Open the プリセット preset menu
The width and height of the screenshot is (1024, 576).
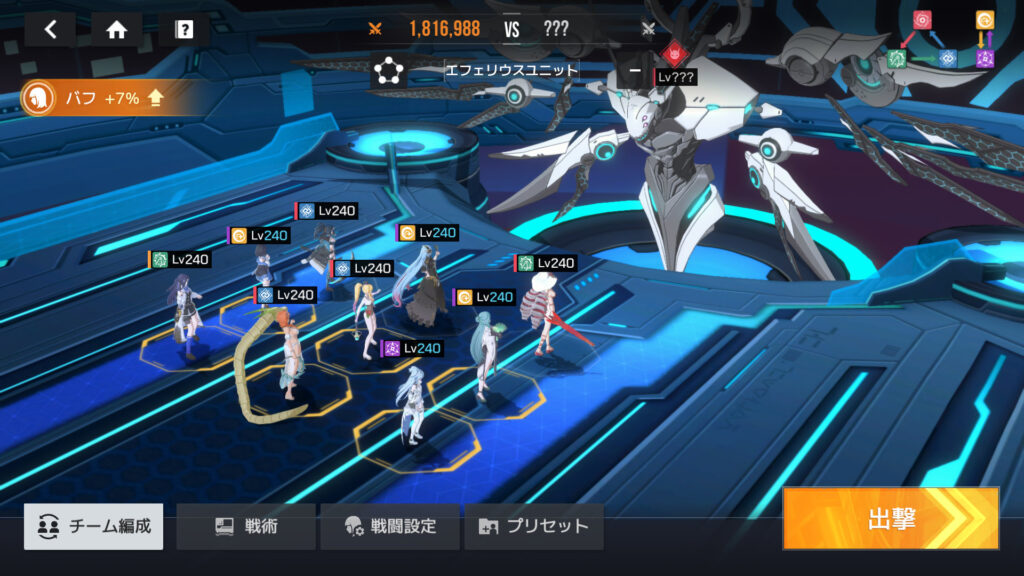(x=534, y=526)
